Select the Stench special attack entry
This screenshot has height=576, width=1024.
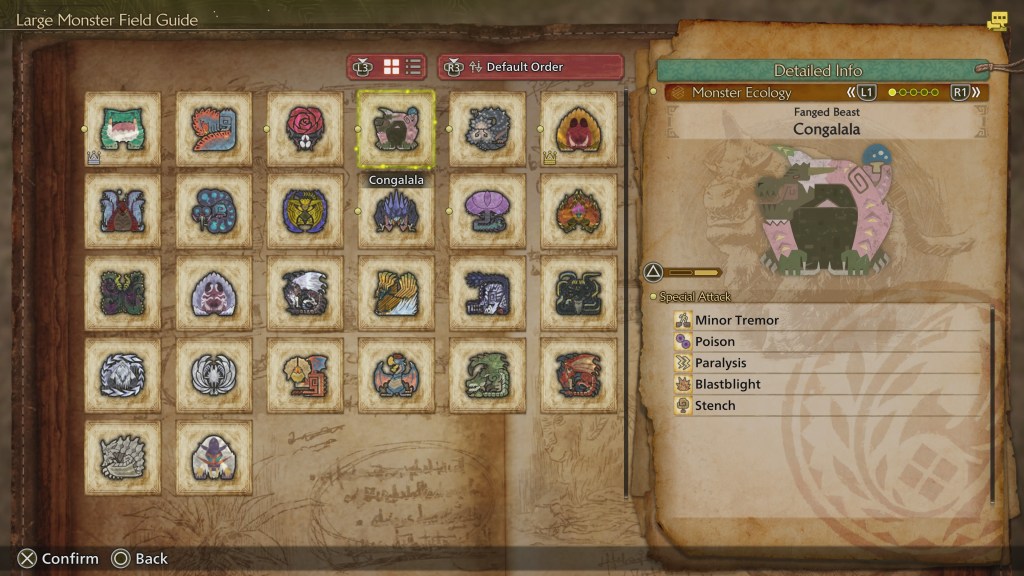(x=830, y=405)
